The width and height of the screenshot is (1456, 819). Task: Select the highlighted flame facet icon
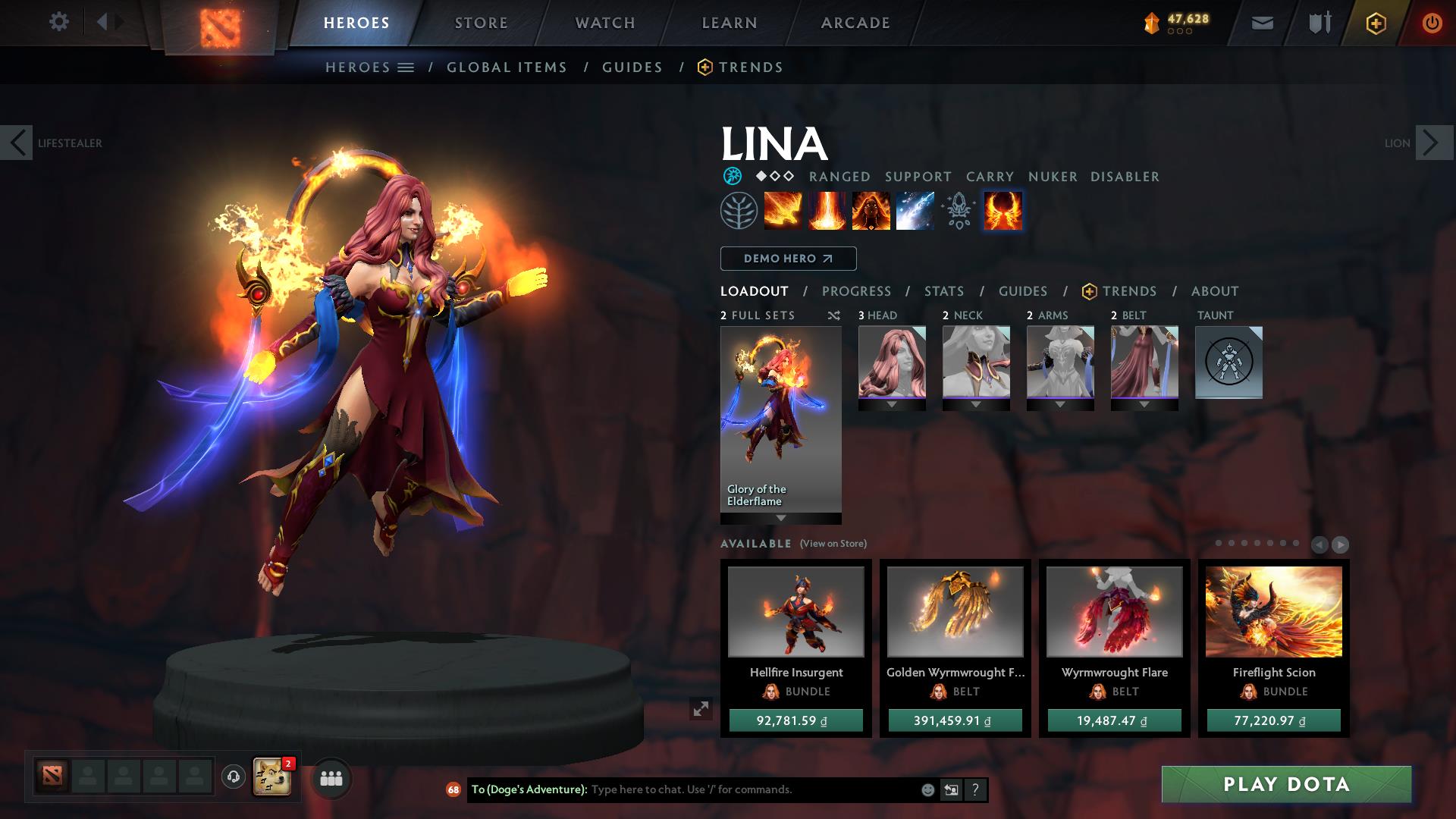pos(1003,211)
